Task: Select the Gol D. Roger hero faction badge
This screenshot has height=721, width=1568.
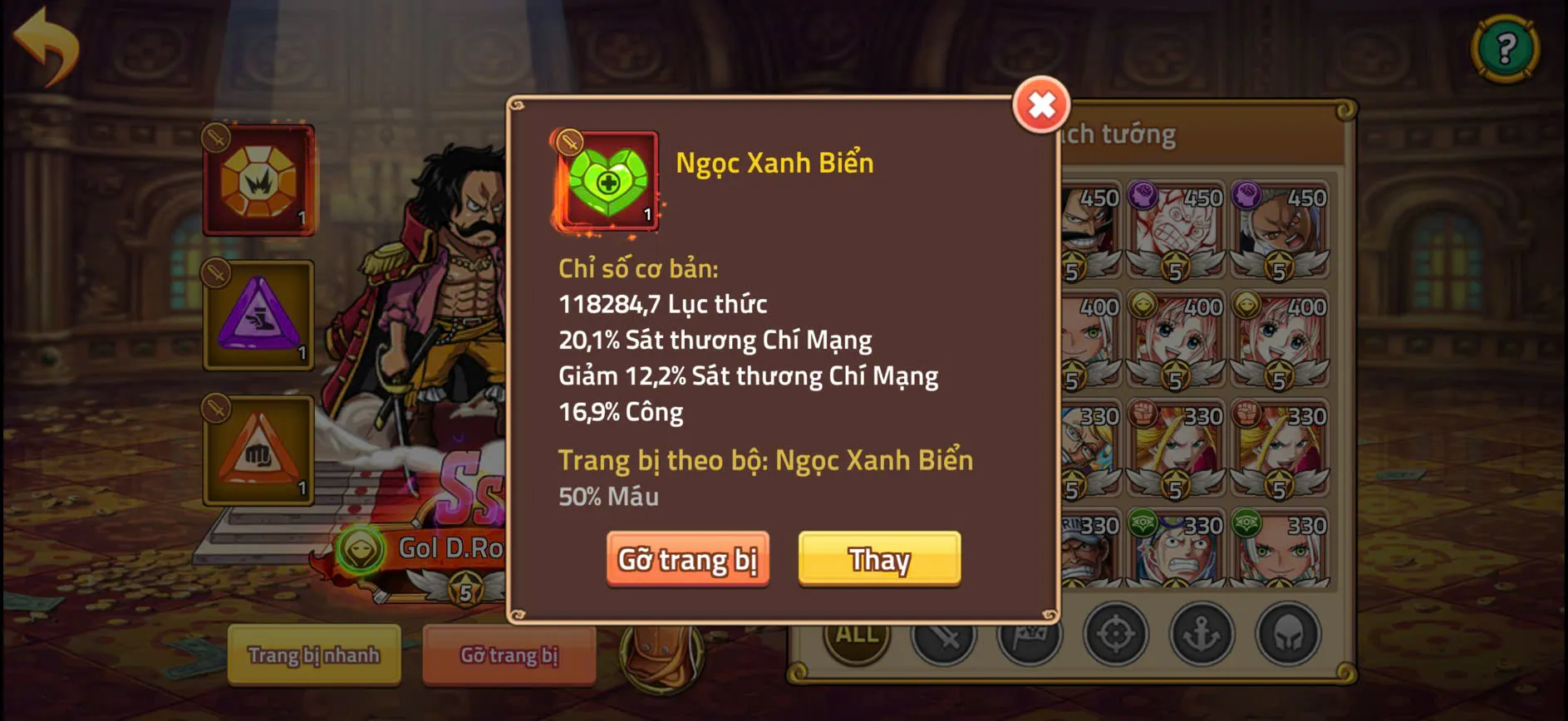Action: point(359,550)
